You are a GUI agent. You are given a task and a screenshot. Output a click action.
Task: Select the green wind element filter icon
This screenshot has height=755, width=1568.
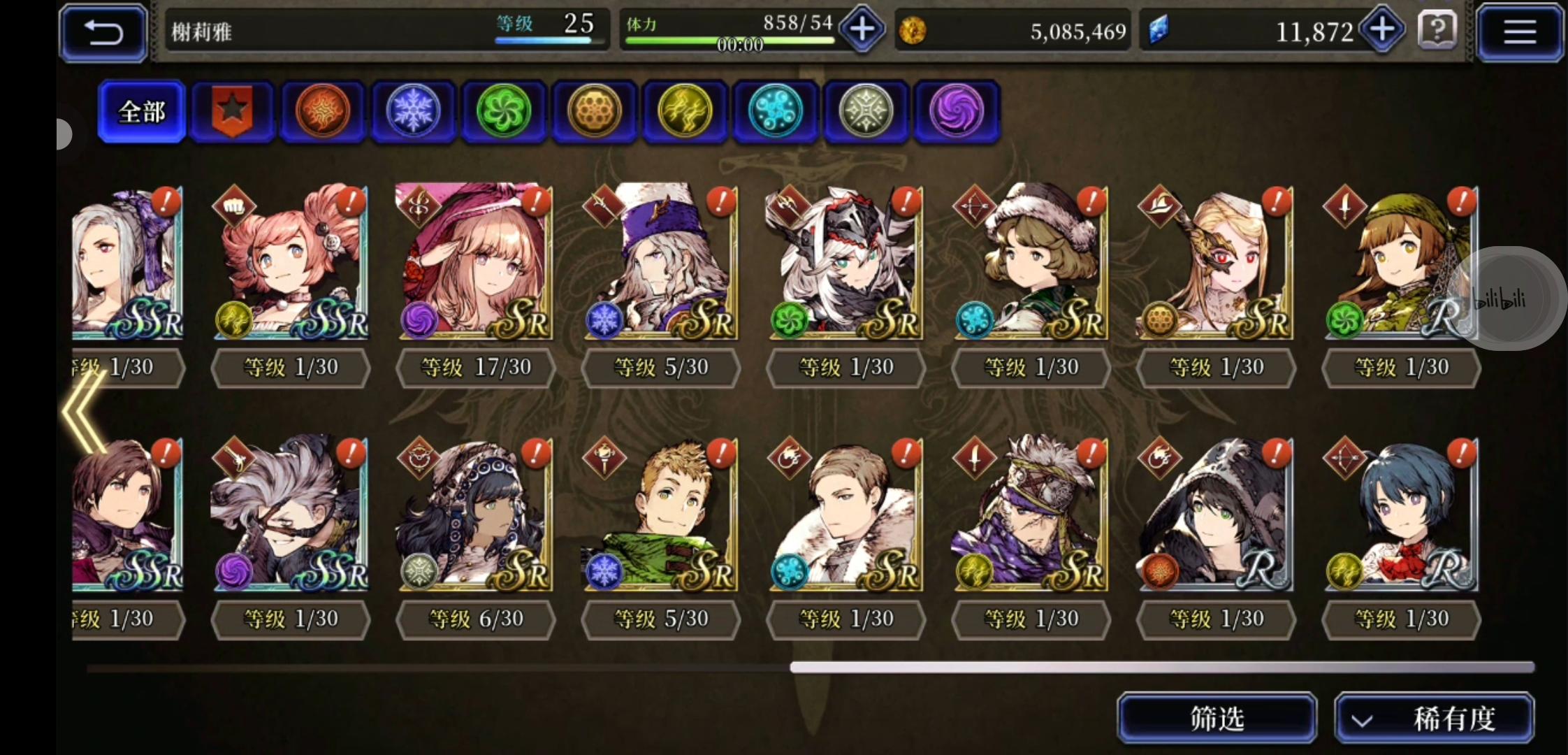click(504, 112)
